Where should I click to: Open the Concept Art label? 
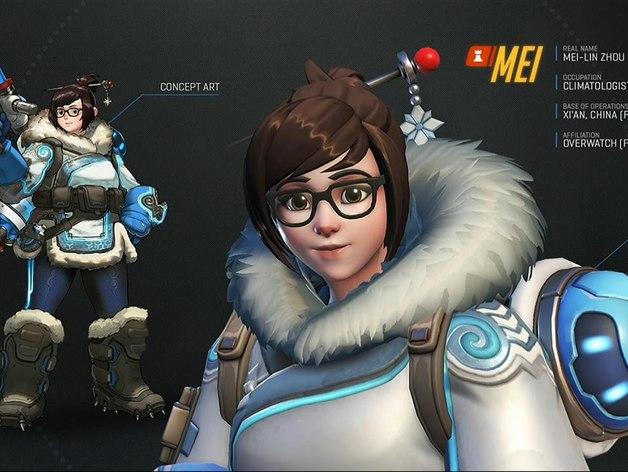click(x=189, y=88)
